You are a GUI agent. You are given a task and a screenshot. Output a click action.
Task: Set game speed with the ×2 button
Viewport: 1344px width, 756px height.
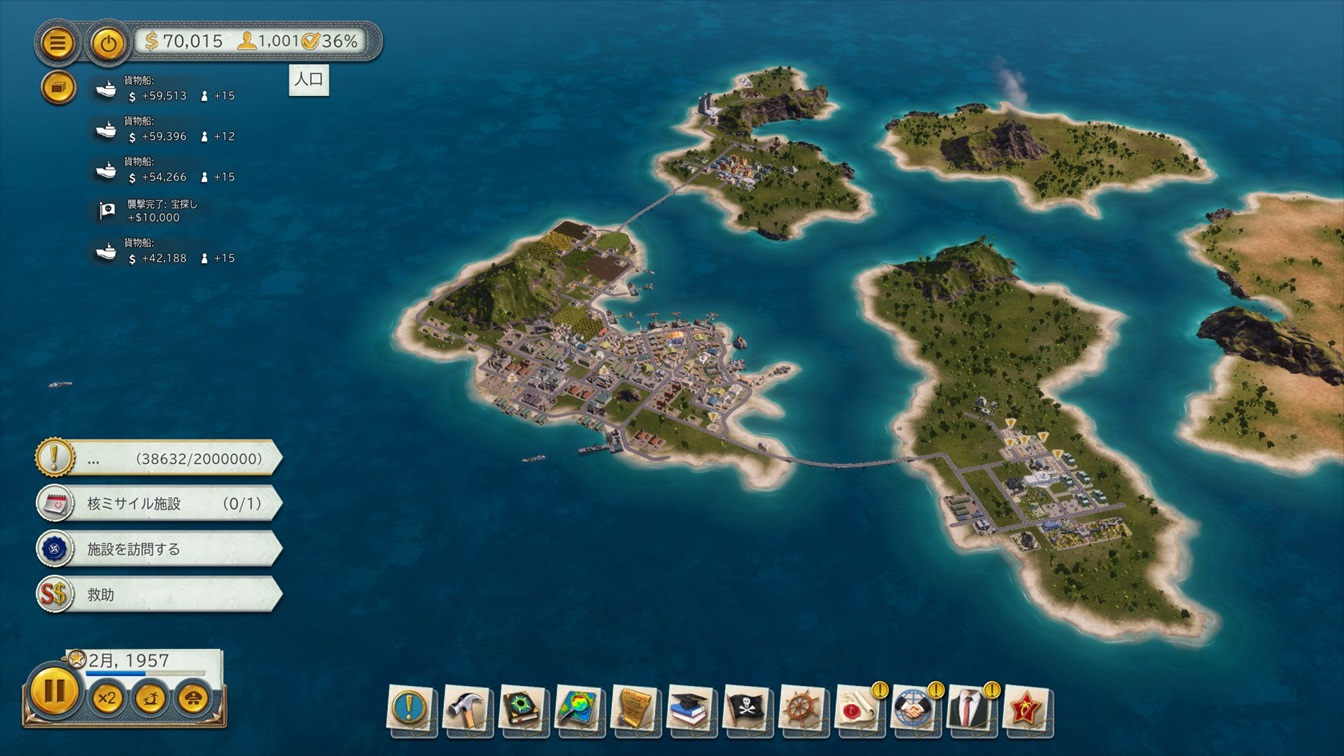[x=106, y=697]
